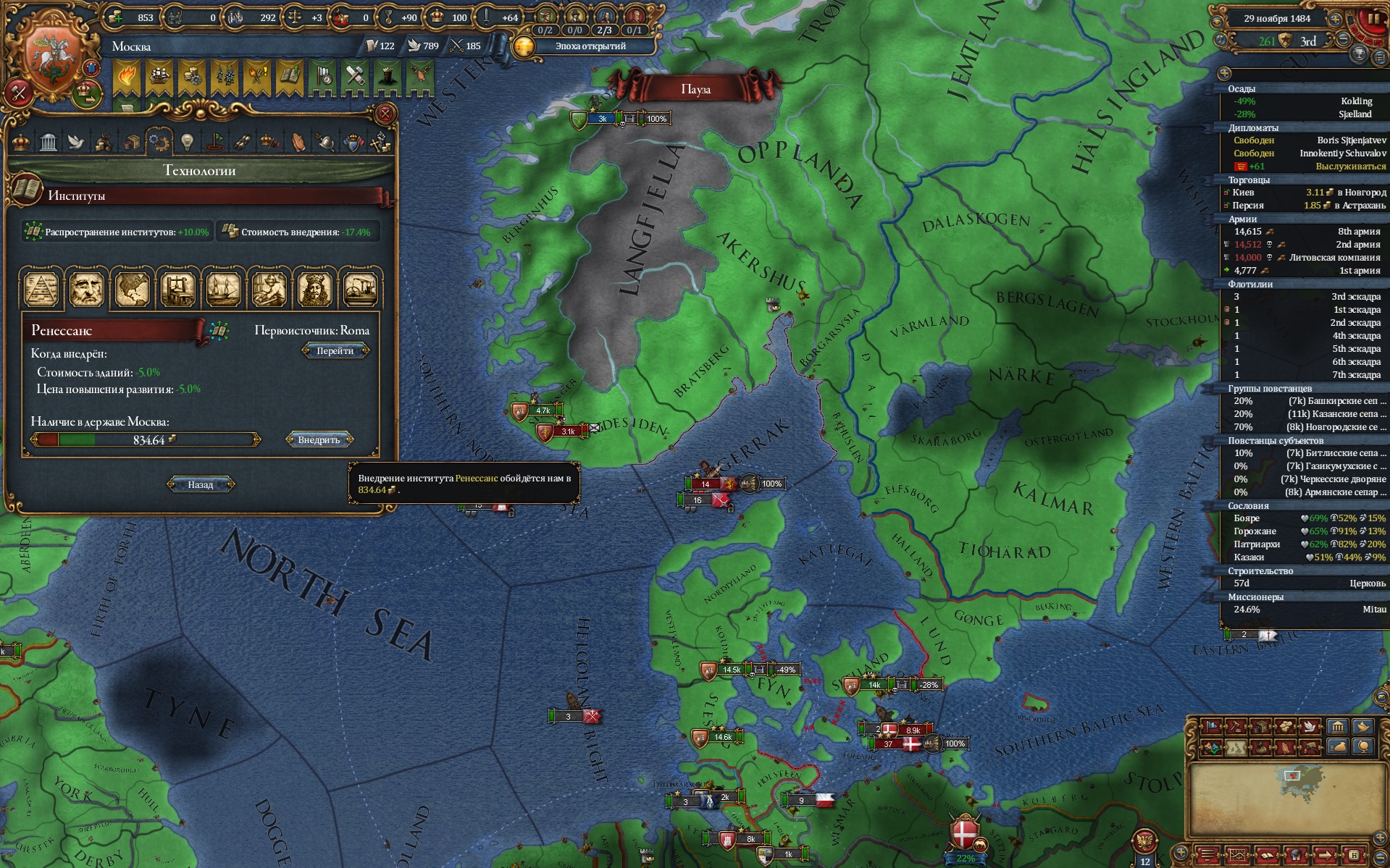Switch to the Ideas lightbulb tab
Screen dimensions: 1390x868
[187, 141]
